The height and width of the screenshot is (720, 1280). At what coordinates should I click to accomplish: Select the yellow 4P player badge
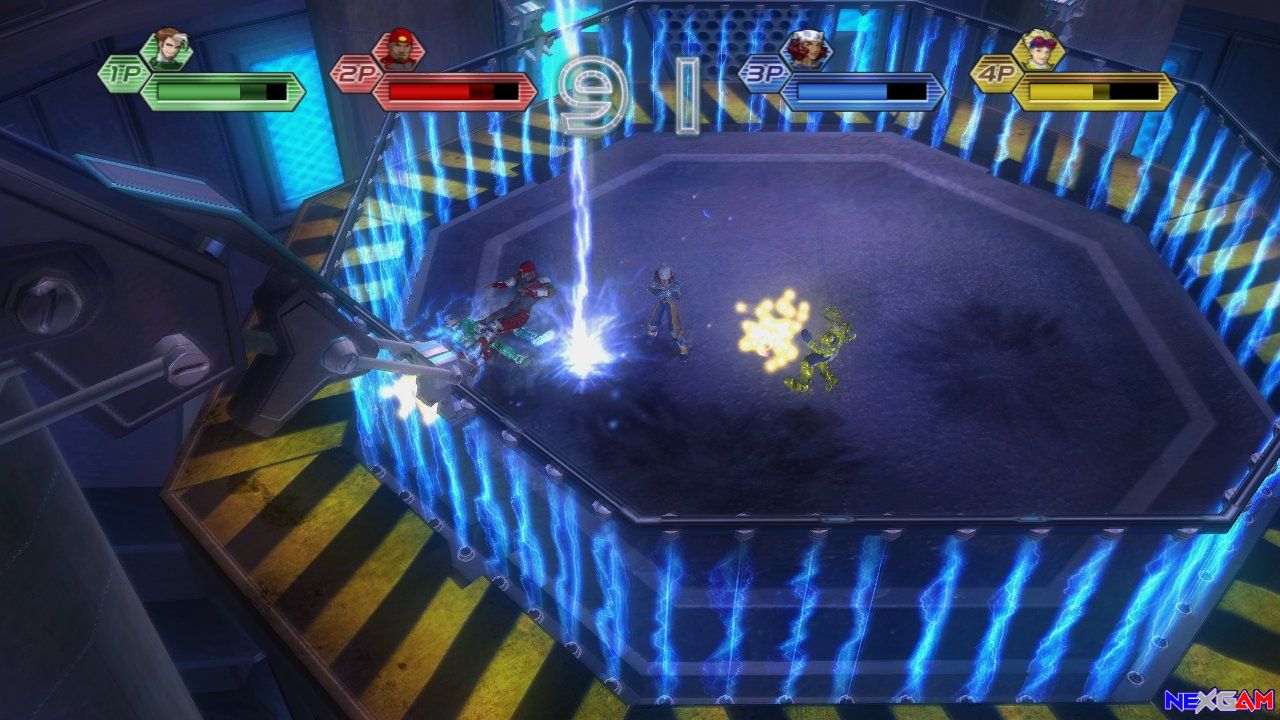995,74
